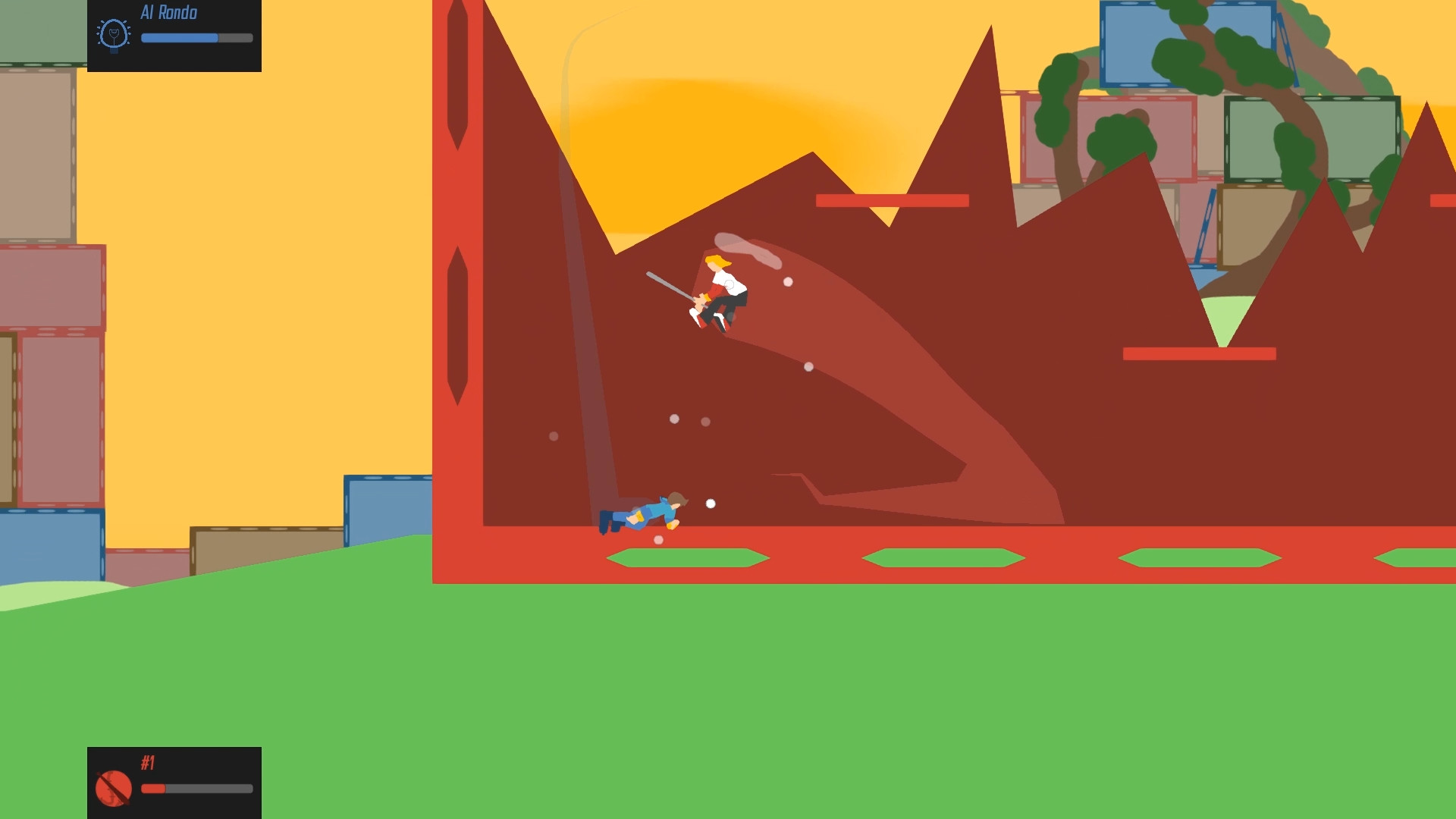The width and height of the screenshot is (1456, 819).
Task: Click the blonde swordsman character on the slope
Action: (719, 292)
